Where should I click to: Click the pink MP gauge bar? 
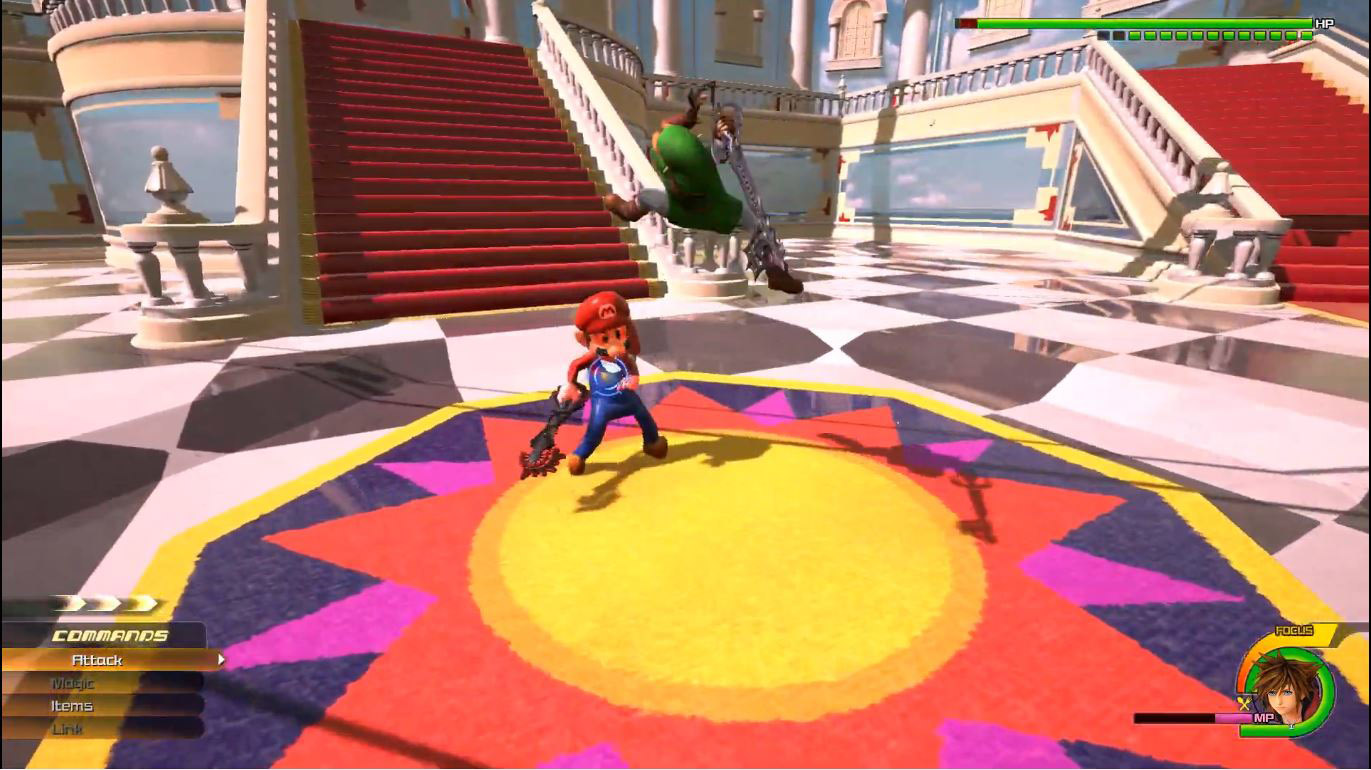1233,716
